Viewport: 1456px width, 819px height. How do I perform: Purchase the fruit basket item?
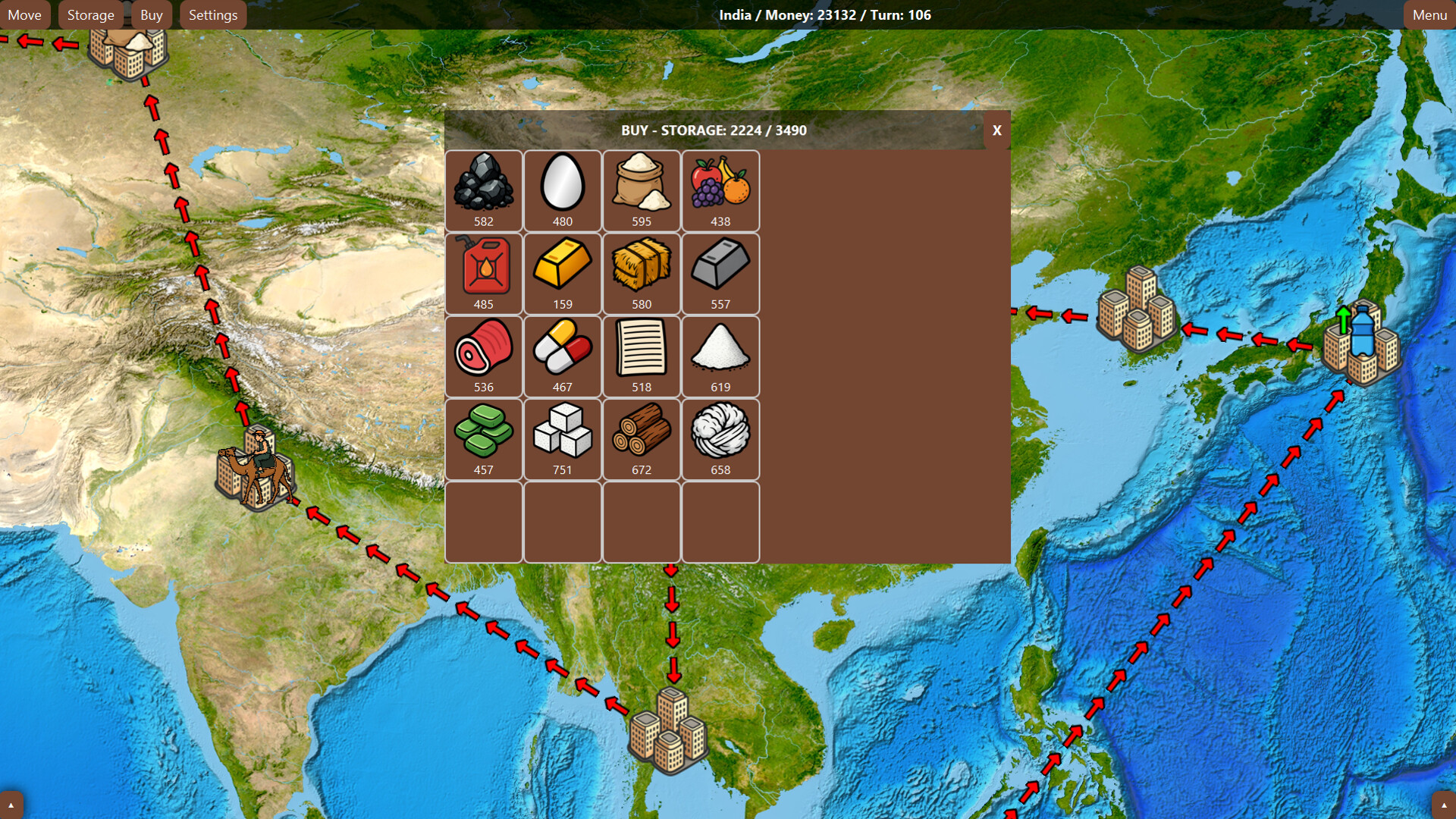coord(720,190)
